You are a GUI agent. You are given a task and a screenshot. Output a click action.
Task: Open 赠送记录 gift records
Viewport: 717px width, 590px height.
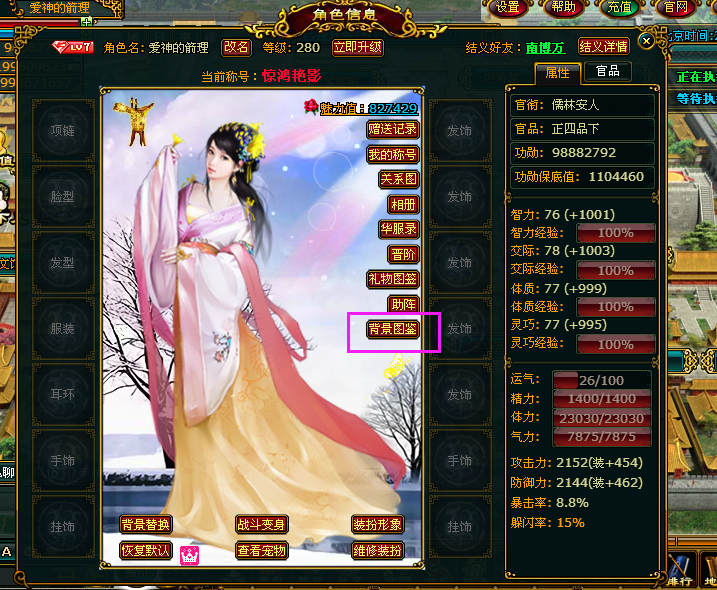point(392,129)
